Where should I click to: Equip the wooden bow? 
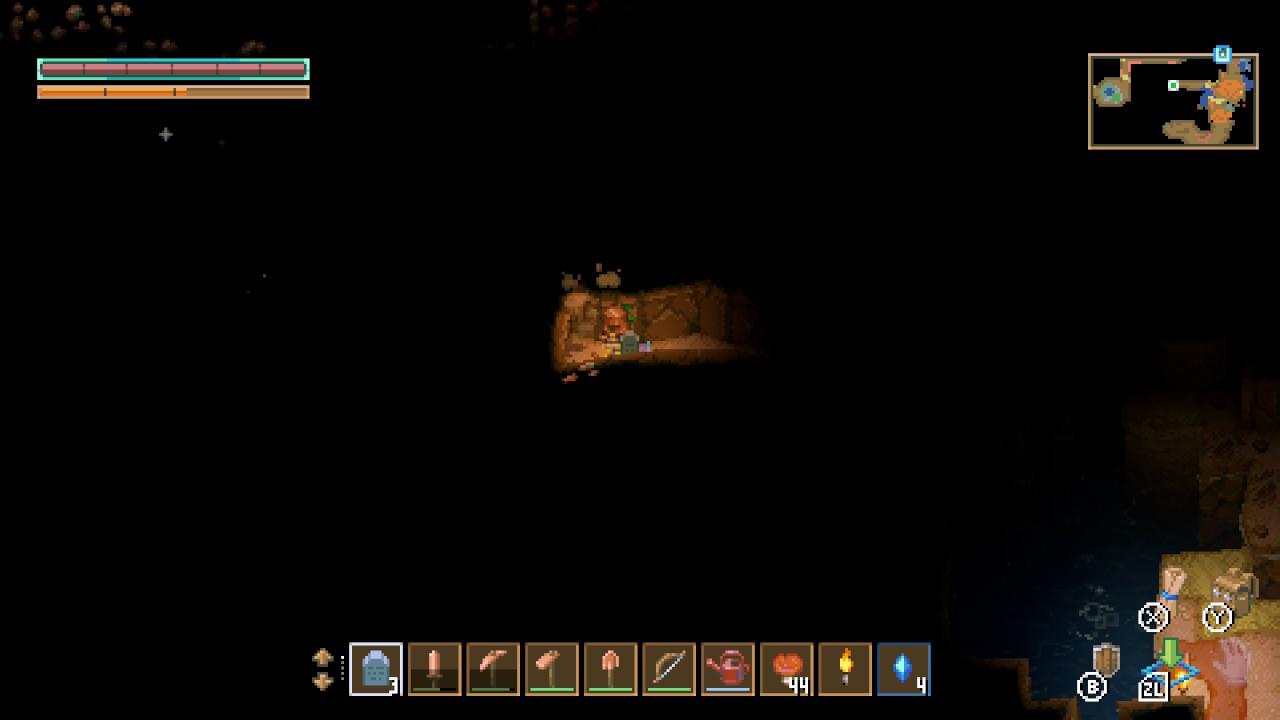(x=669, y=669)
